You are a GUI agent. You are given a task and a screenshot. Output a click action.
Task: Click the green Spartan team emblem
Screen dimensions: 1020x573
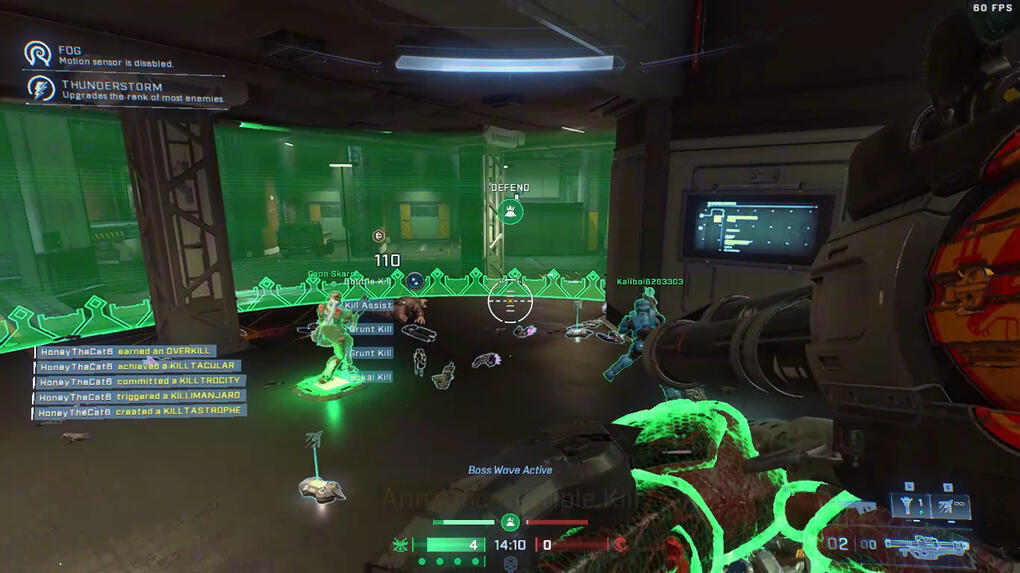click(x=402, y=545)
